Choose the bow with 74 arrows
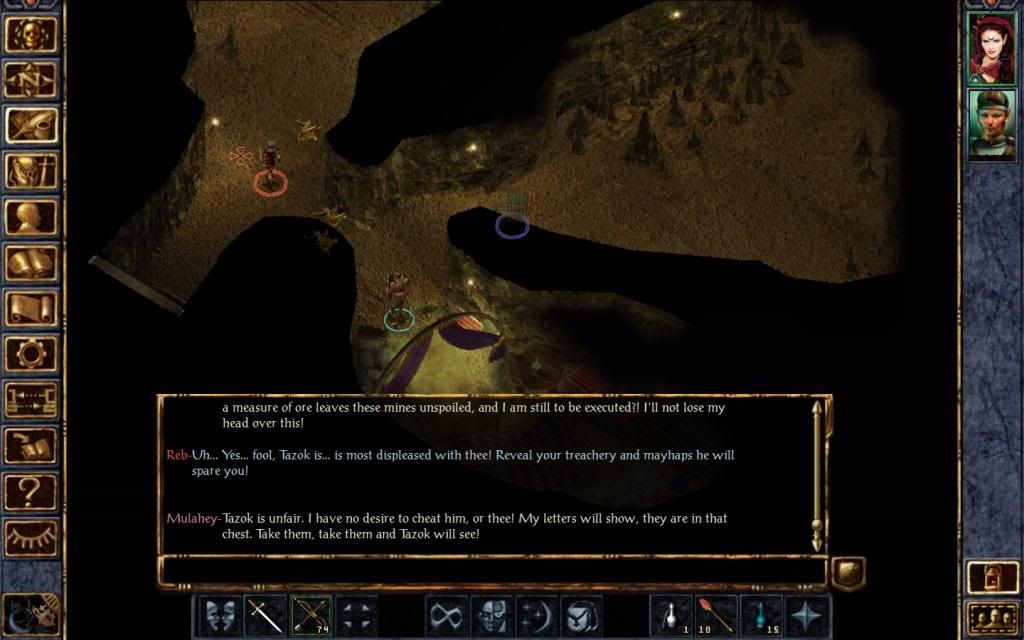This screenshot has height=640, width=1024. (x=311, y=615)
